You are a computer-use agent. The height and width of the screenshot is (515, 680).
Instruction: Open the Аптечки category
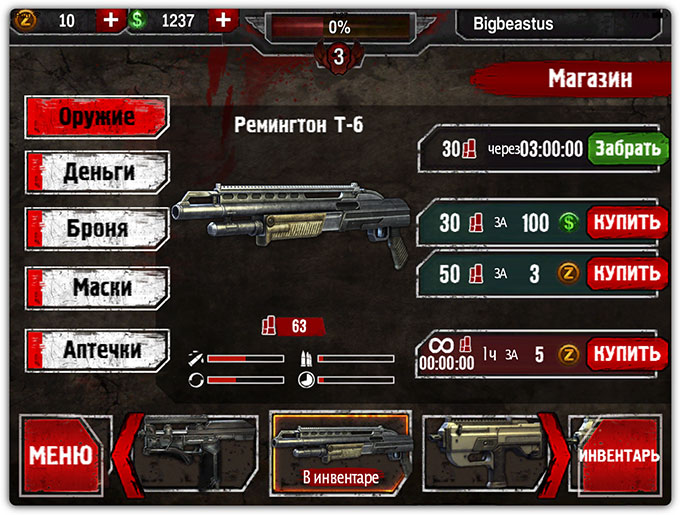[98, 350]
